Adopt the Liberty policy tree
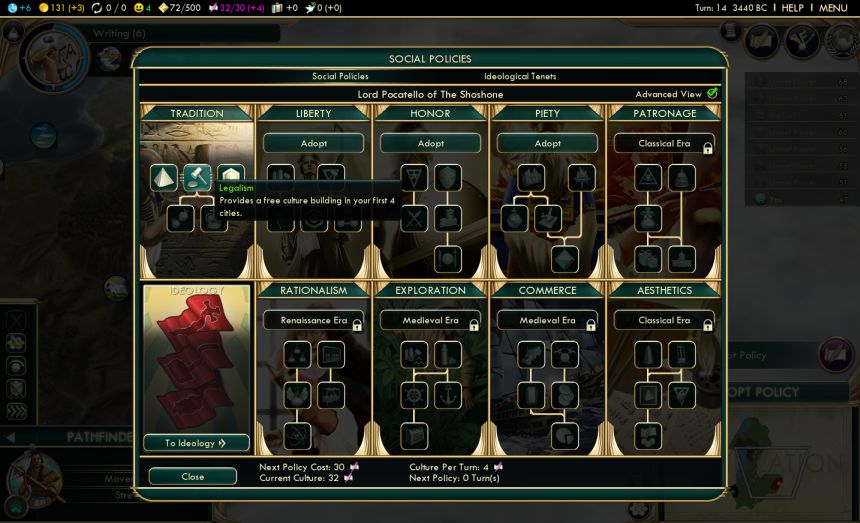 [314, 144]
